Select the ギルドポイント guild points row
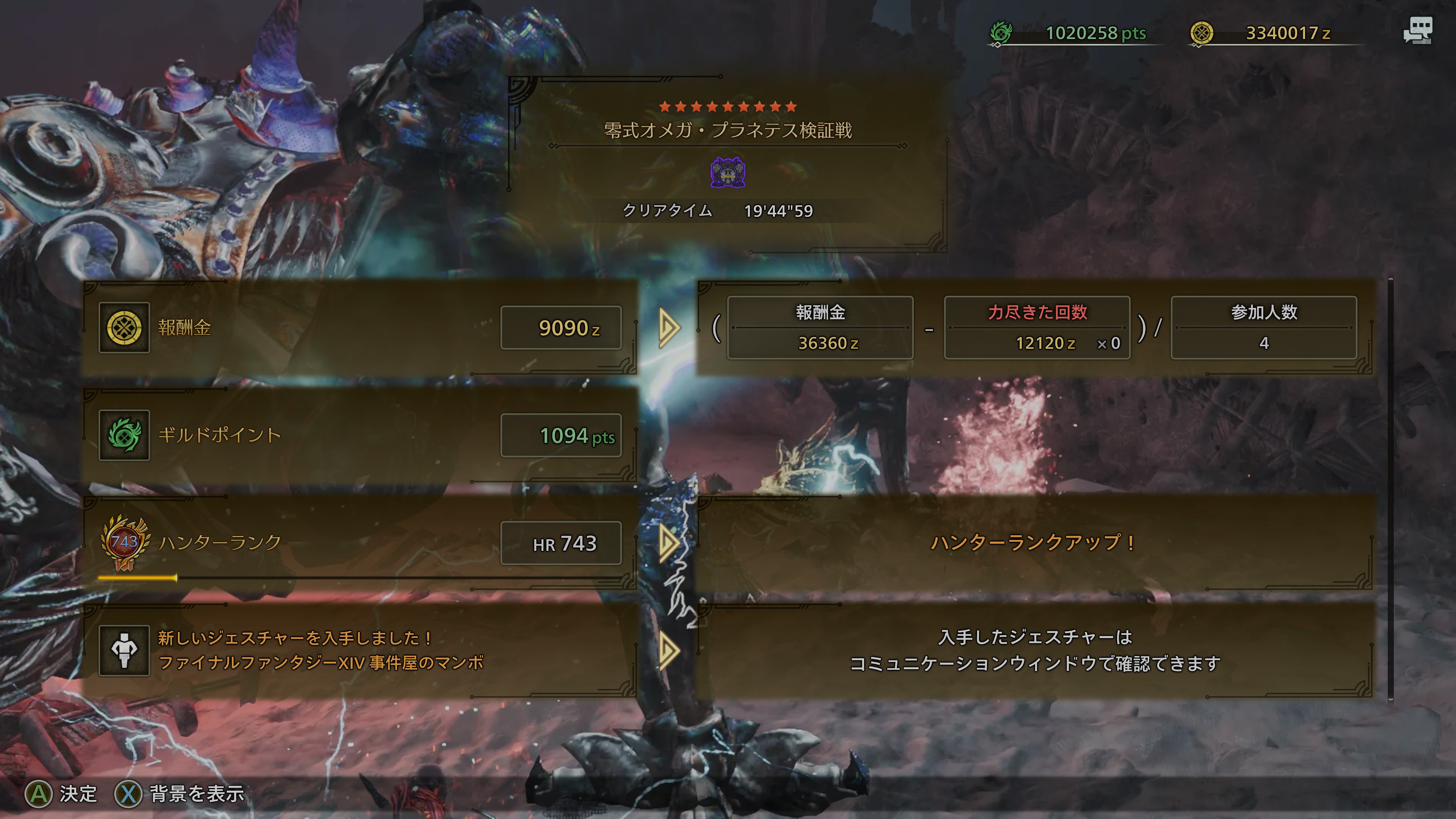The image size is (1456, 819). [x=359, y=435]
